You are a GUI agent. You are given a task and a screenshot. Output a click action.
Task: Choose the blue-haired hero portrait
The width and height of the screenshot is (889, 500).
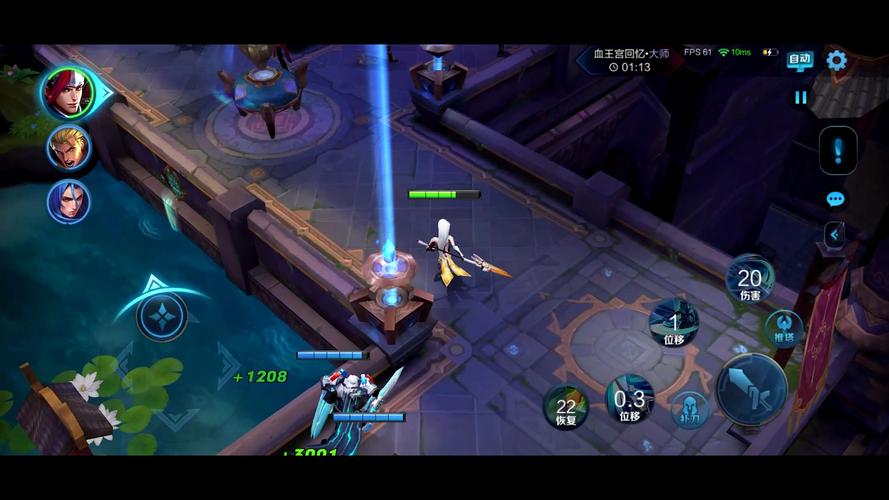click(x=69, y=202)
